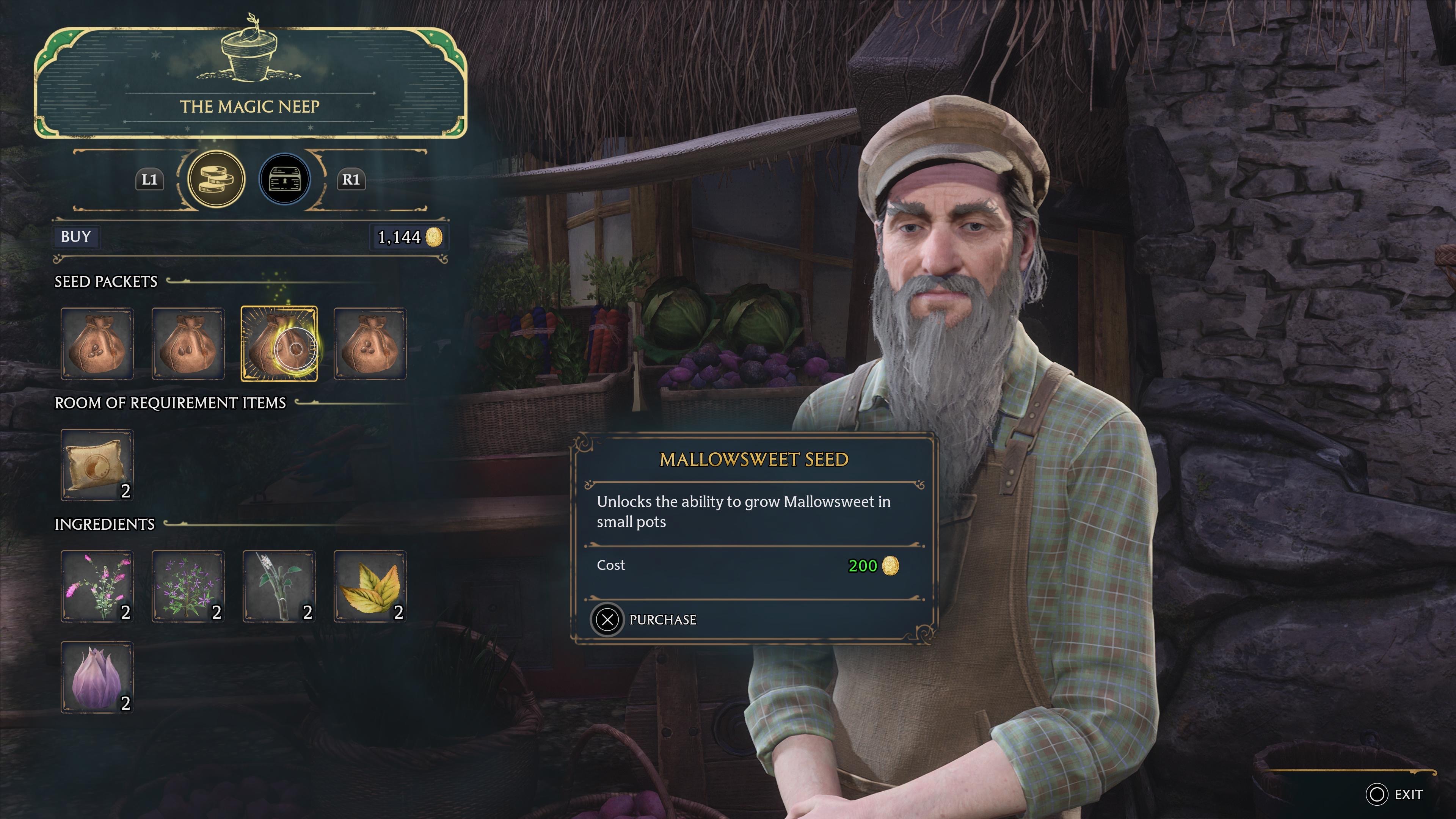The height and width of the screenshot is (819, 1456).
Task: Pick the purple bulb-shaped fruit ingredient
Action: [x=97, y=677]
